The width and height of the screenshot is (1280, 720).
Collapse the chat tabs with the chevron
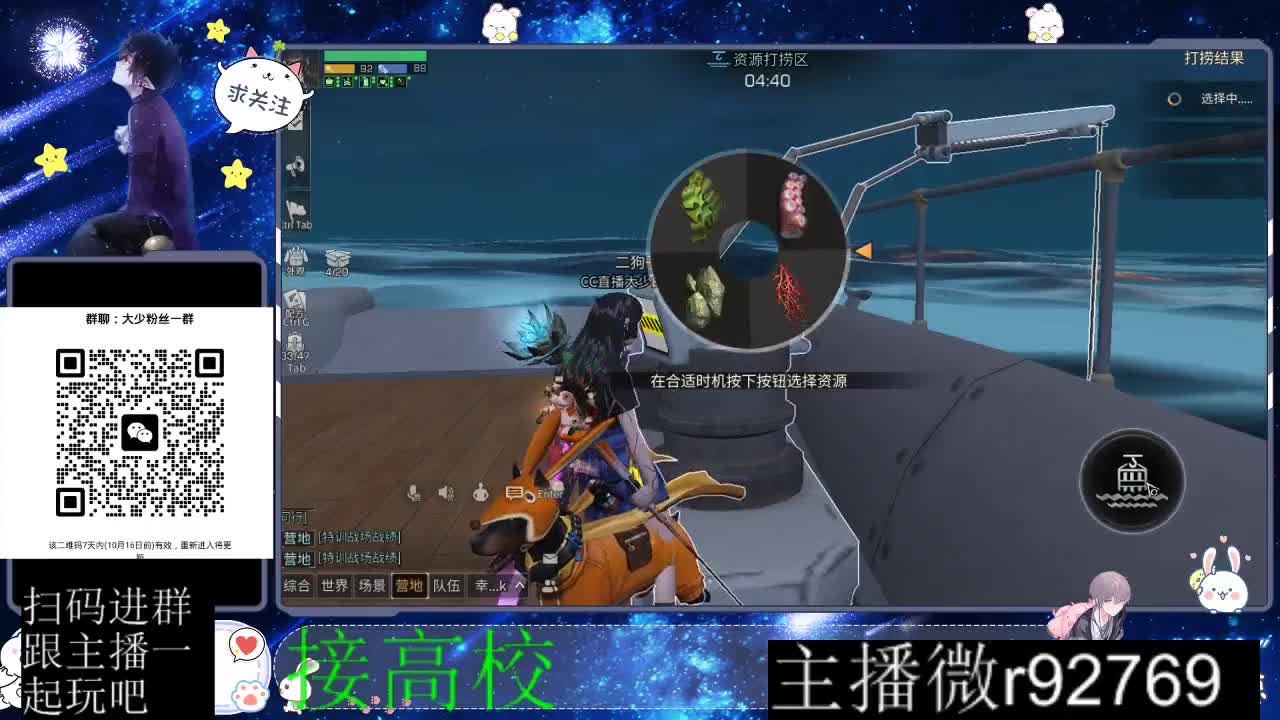point(519,587)
